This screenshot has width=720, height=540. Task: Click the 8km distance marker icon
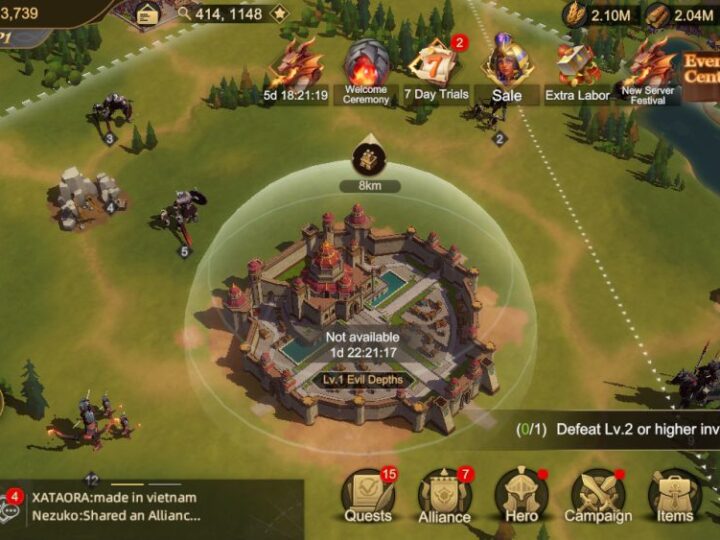pos(366,158)
